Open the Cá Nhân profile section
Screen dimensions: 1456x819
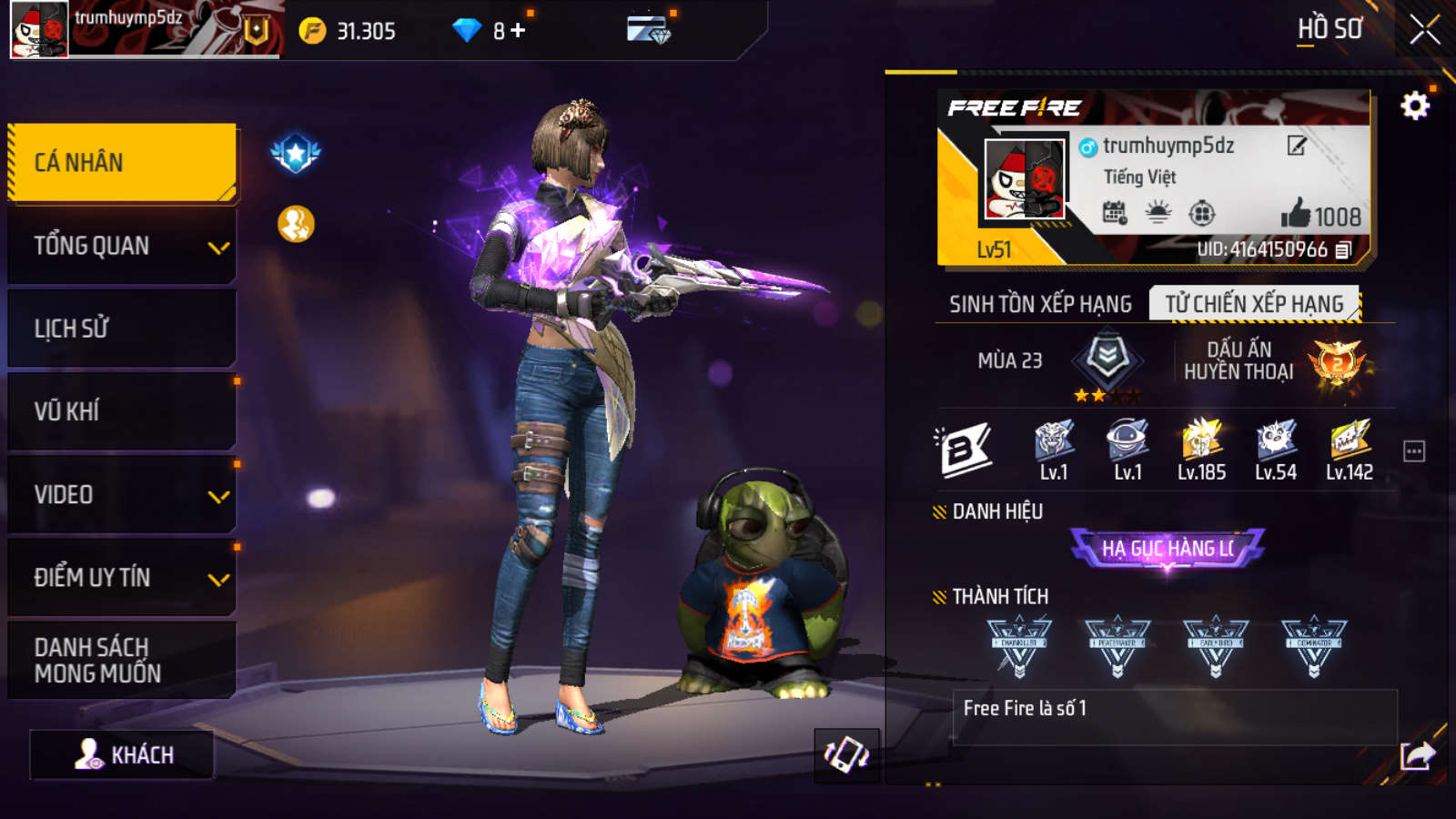(122, 162)
